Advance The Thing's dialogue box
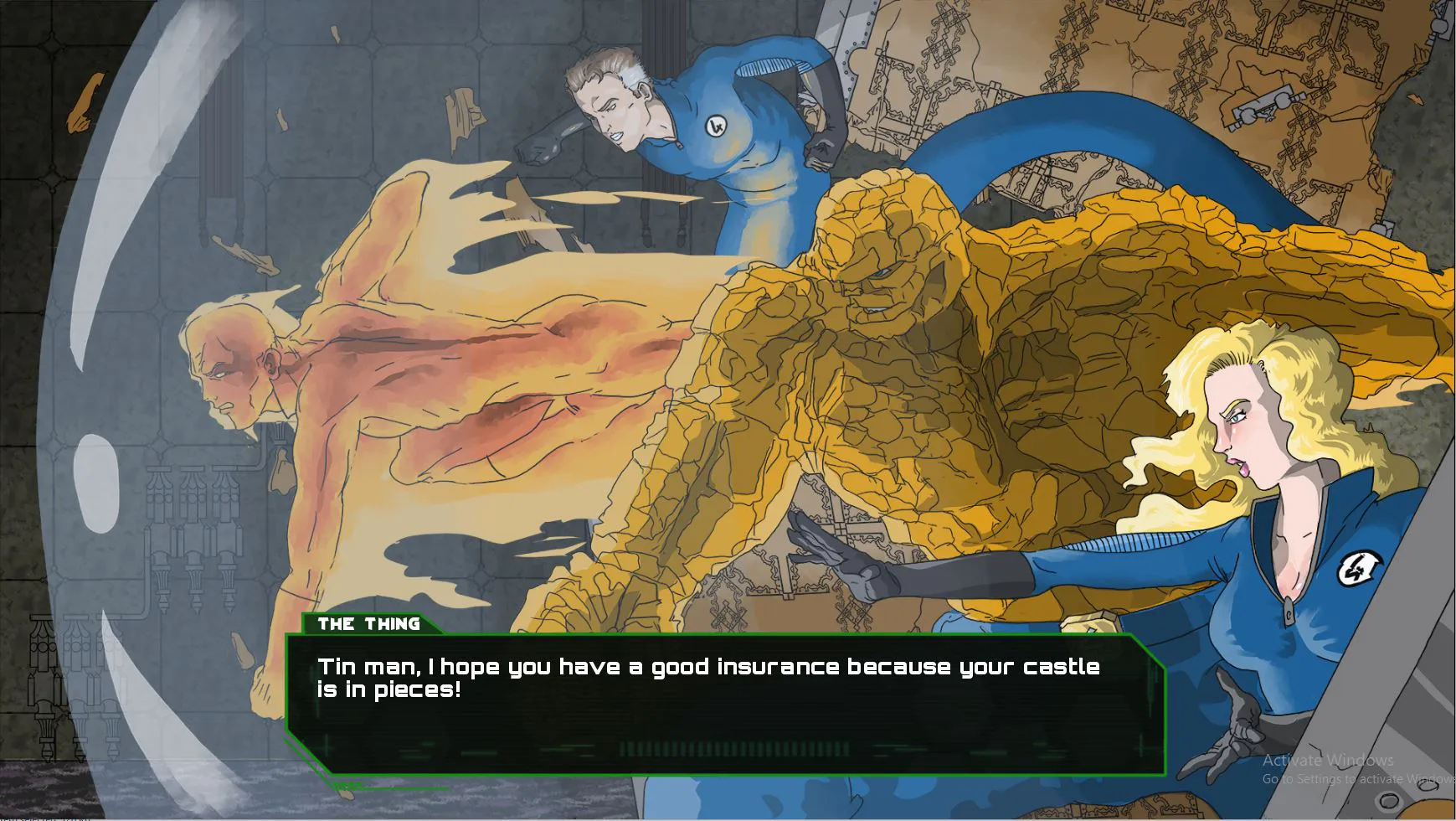 pyautogui.click(x=725, y=704)
